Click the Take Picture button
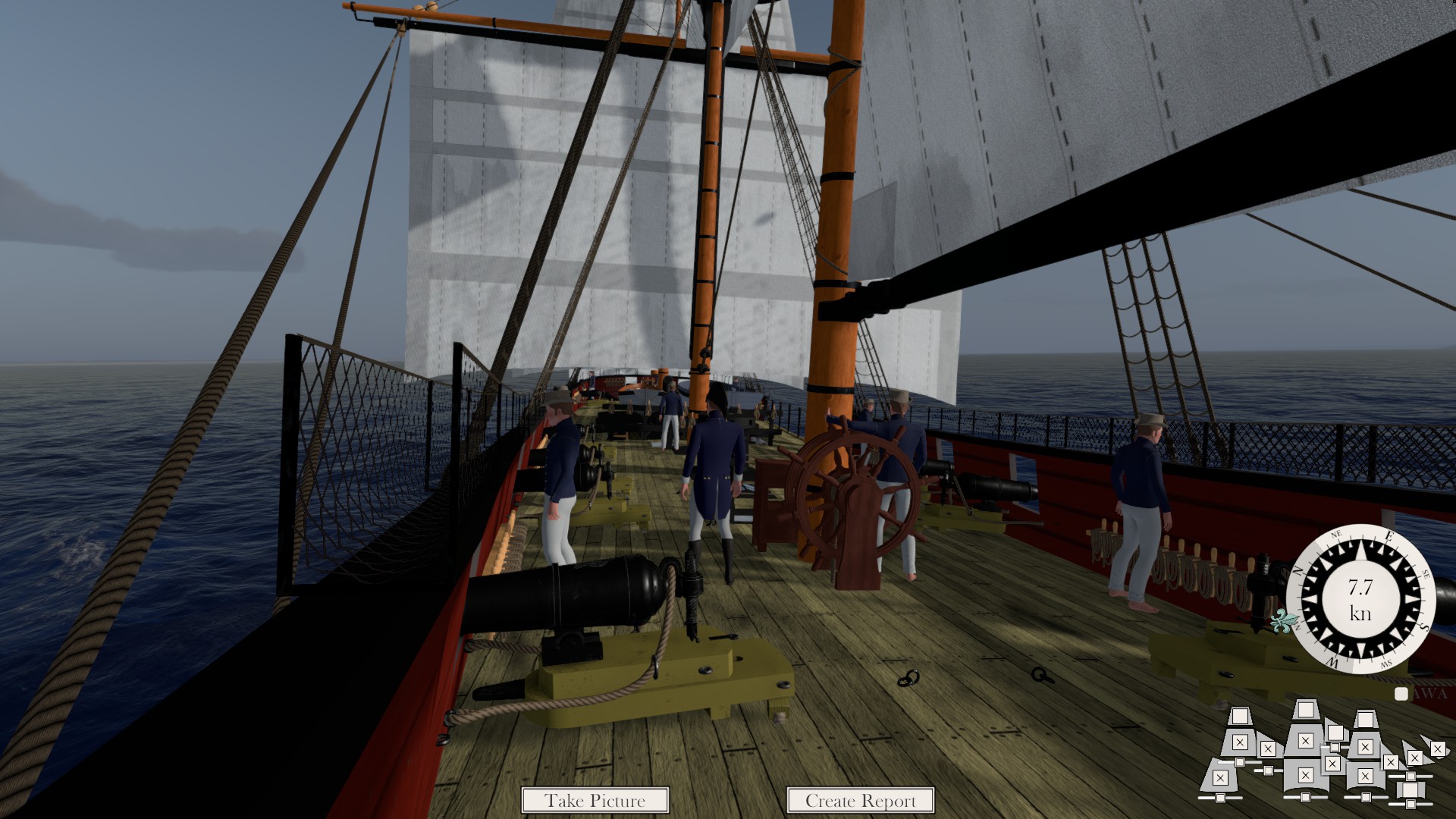This screenshot has height=819, width=1456. [x=595, y=800]
